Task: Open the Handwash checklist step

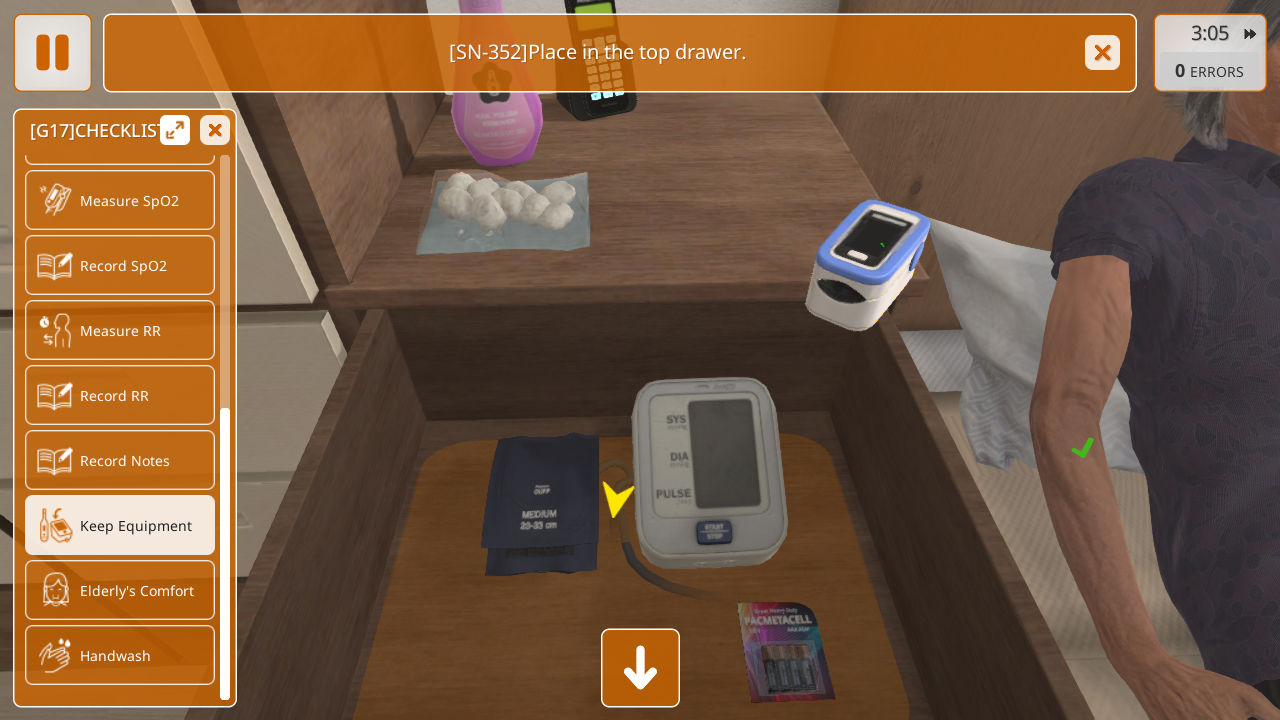Action: pyautogui.click(x=120, y=655)
